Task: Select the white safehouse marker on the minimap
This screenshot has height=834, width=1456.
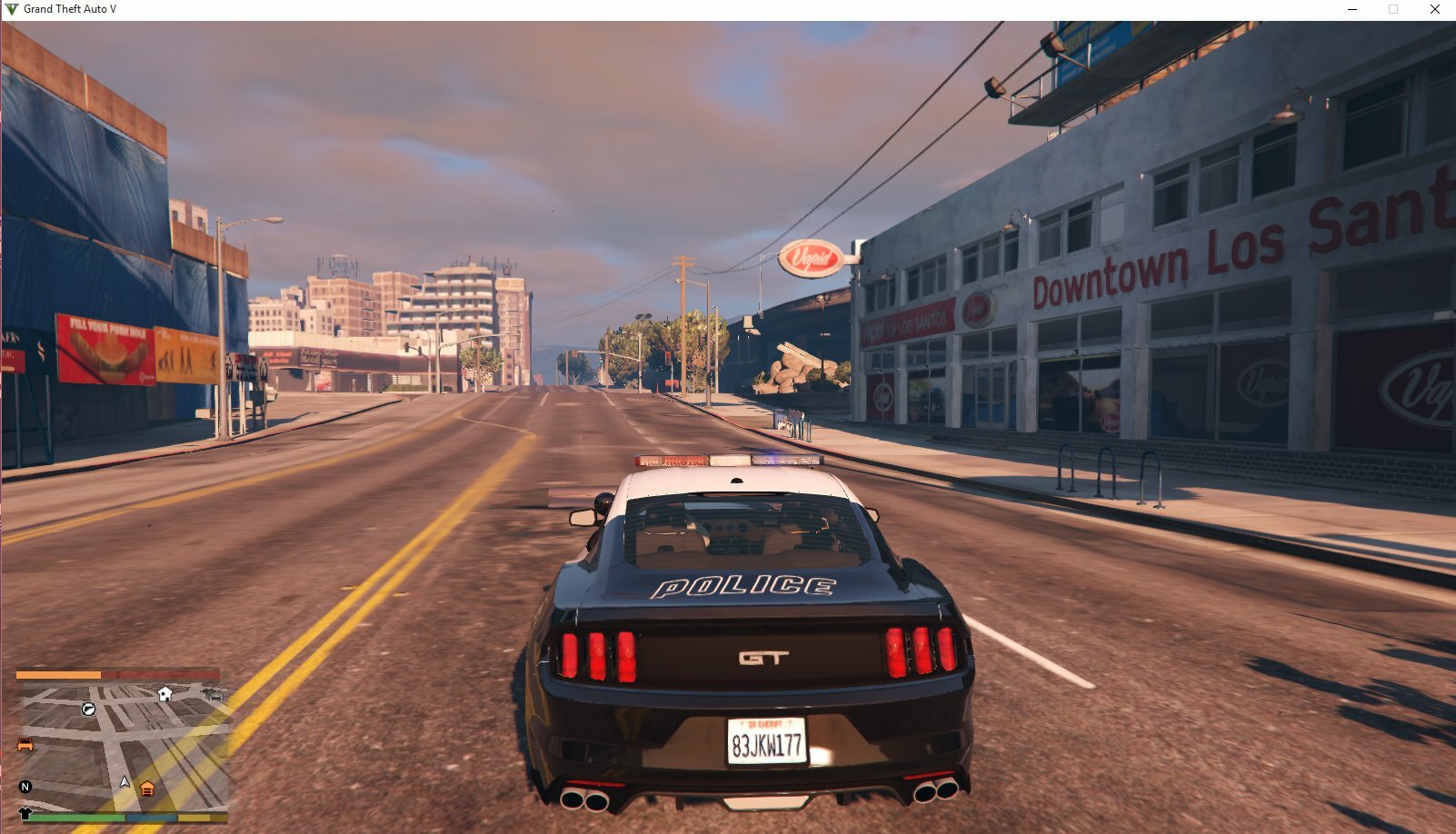Action: [x=165, y=694]
